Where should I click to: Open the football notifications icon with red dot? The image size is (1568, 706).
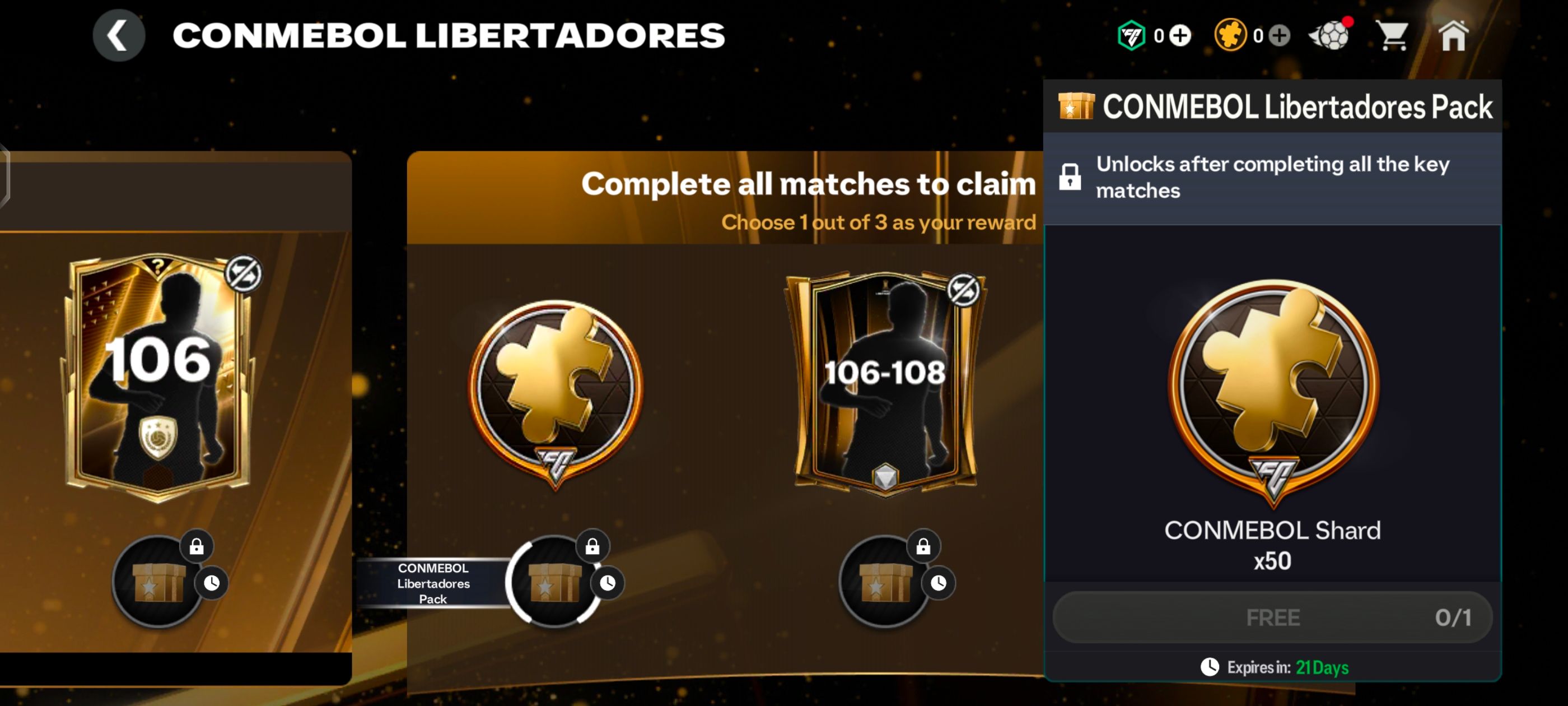click(1331, 35)
